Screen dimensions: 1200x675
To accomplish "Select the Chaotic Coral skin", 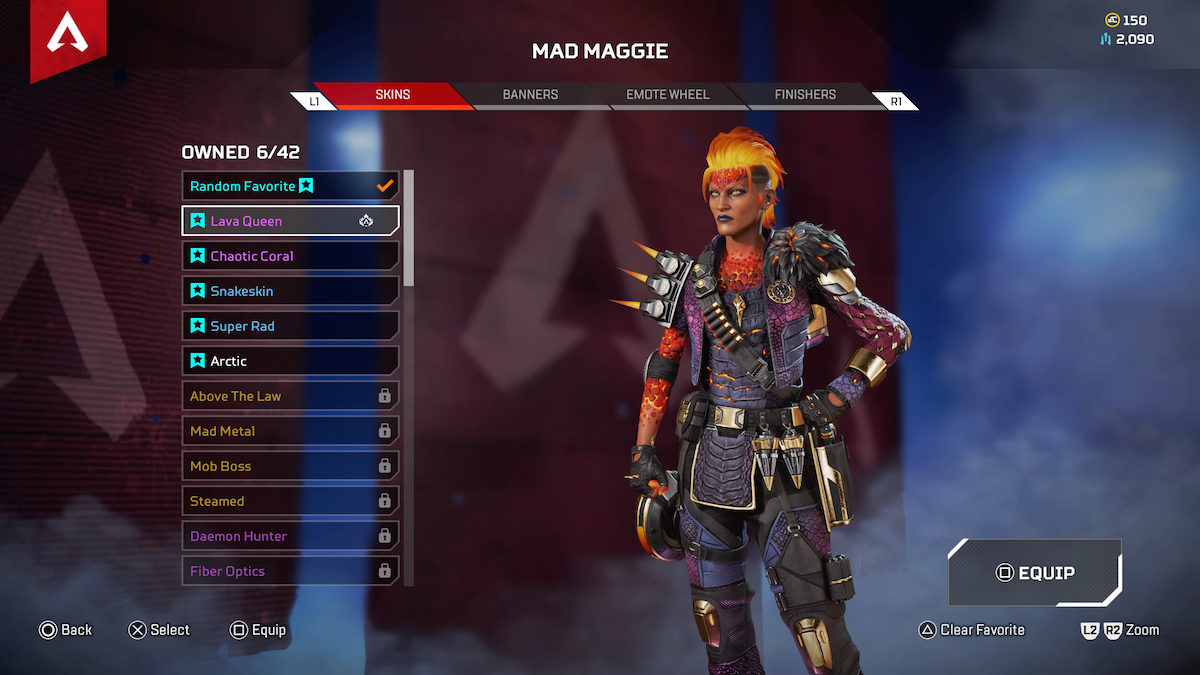I will (290, 256).
